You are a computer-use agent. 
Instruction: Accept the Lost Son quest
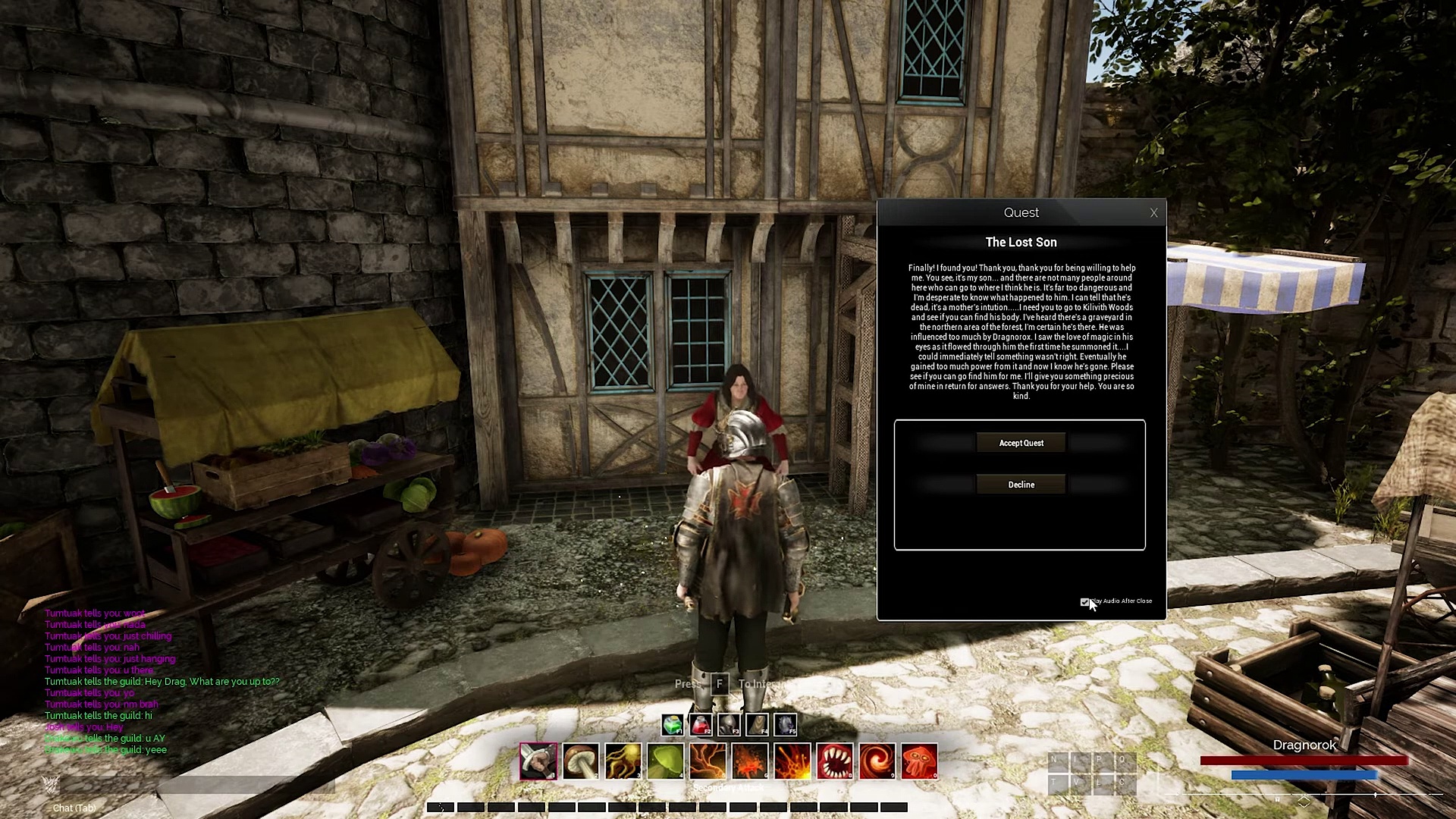click(1021, 443)
